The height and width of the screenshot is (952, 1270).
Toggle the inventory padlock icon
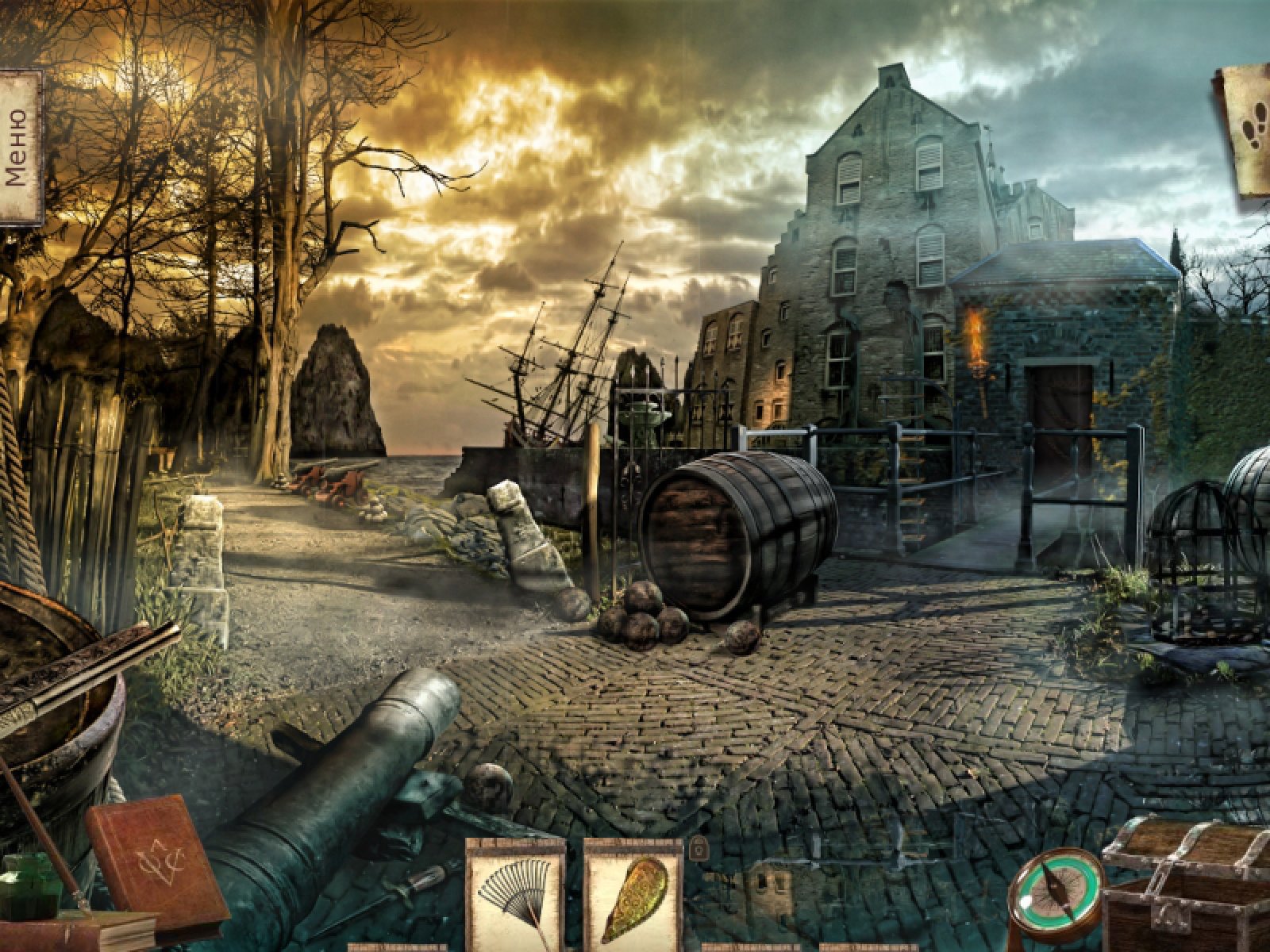pyautogui.click(x=698, y=849)
